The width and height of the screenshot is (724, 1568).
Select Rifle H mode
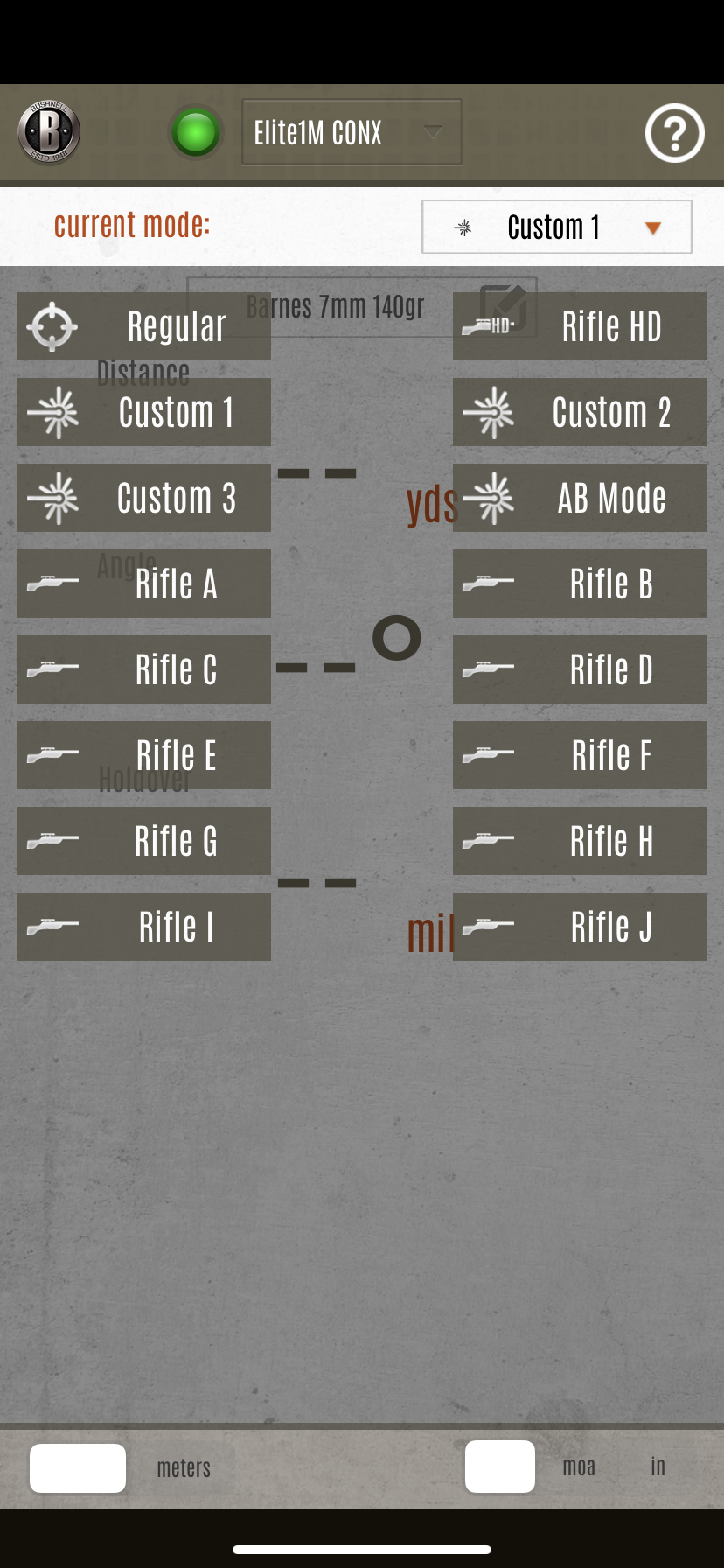click(x=579, y=841)
